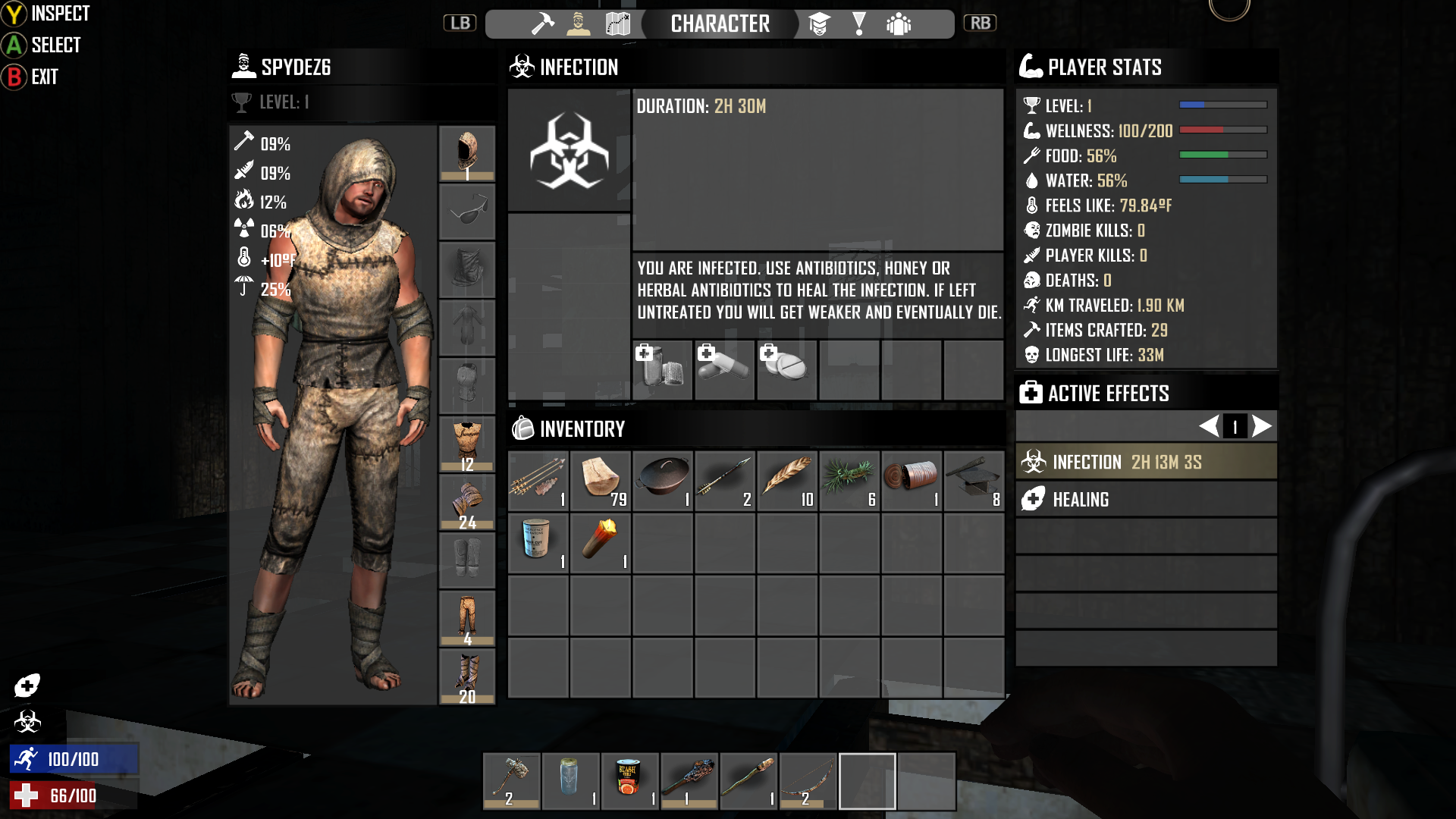Select the wood stack of 79

pos(601,481)
